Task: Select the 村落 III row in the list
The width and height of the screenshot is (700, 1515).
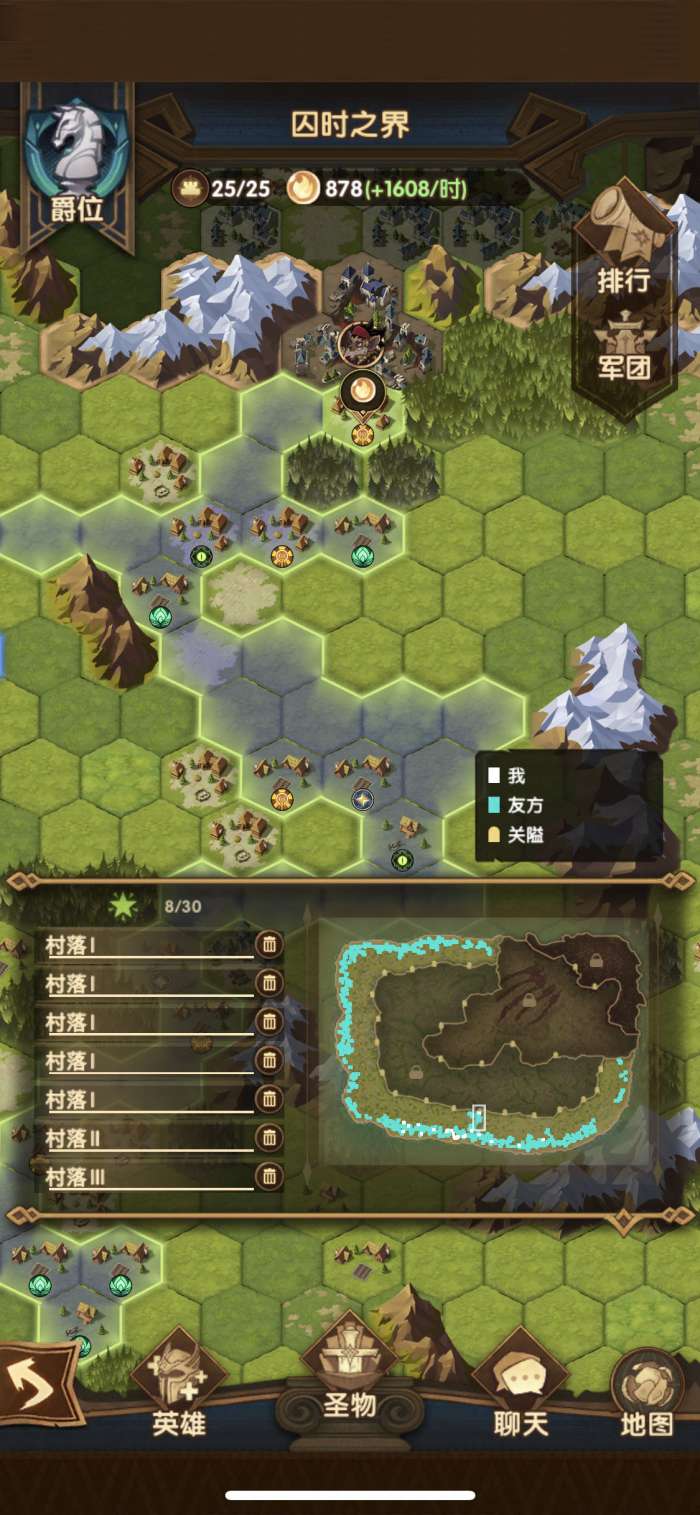Action: (x=148, y=1178)
